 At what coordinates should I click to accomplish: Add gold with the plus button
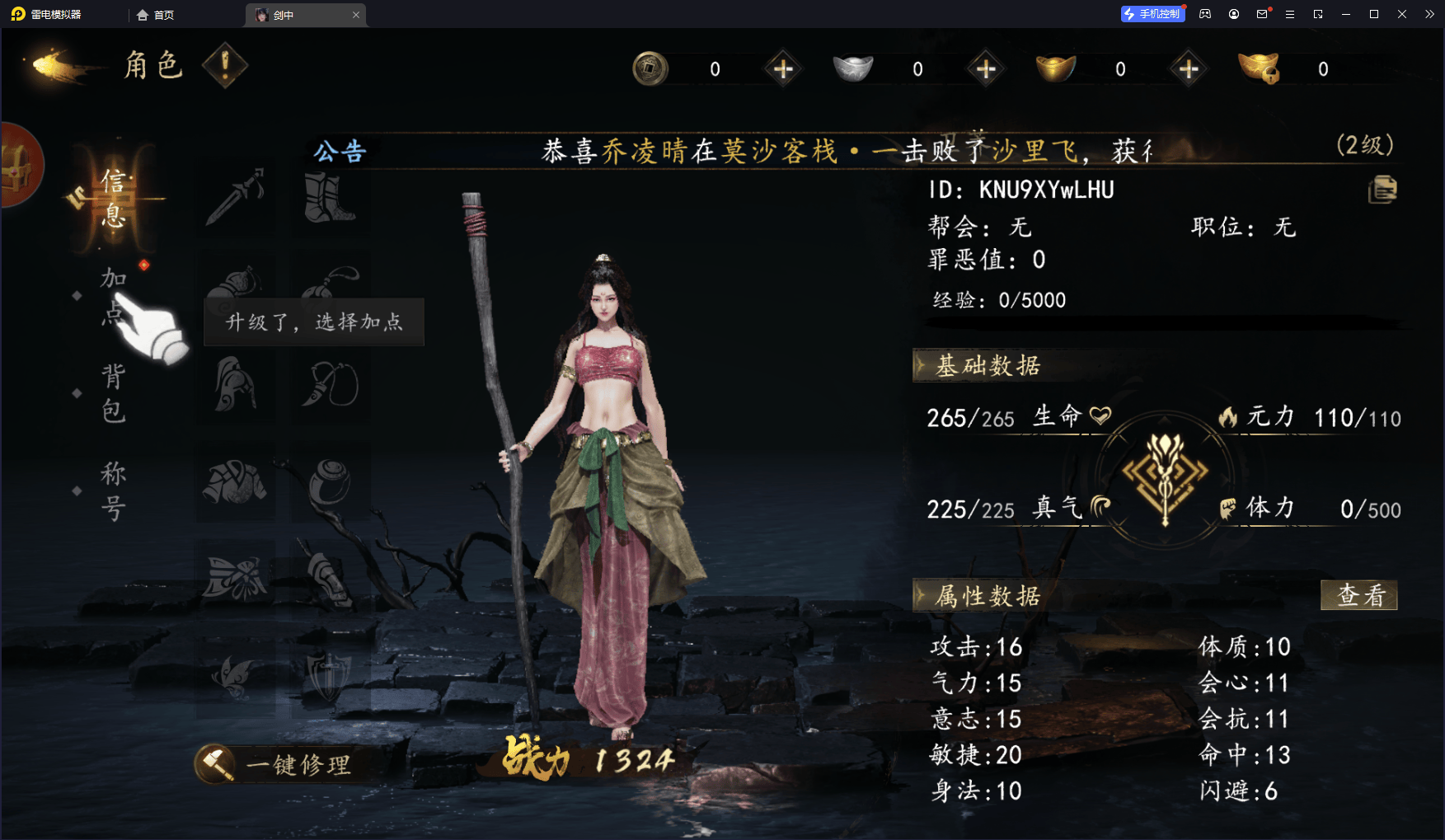[x=1188, y=68]
